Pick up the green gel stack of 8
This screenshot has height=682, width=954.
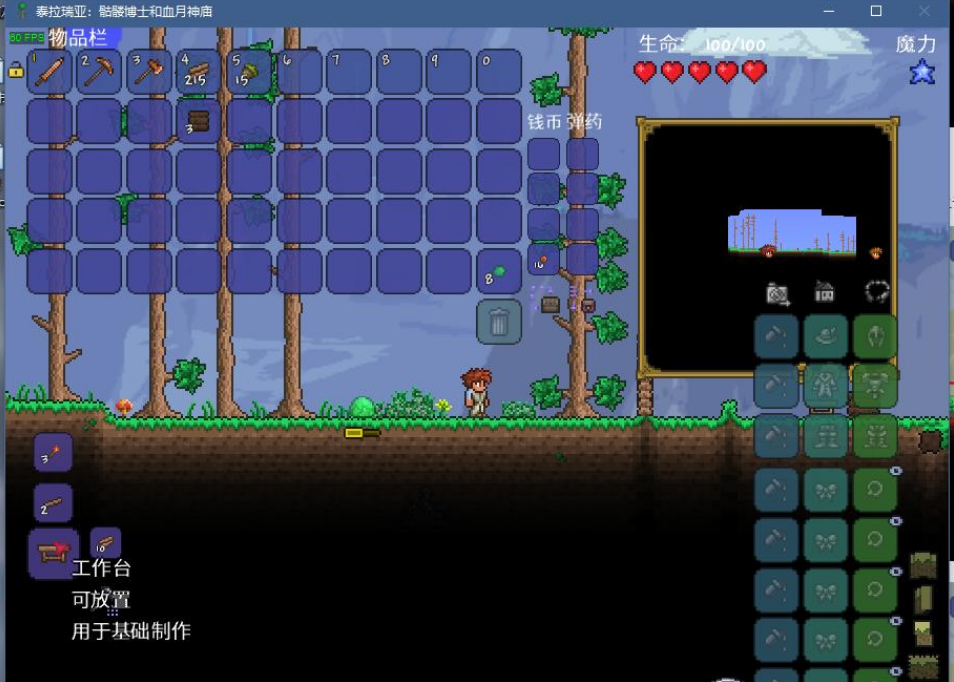[x=499, y=272]
